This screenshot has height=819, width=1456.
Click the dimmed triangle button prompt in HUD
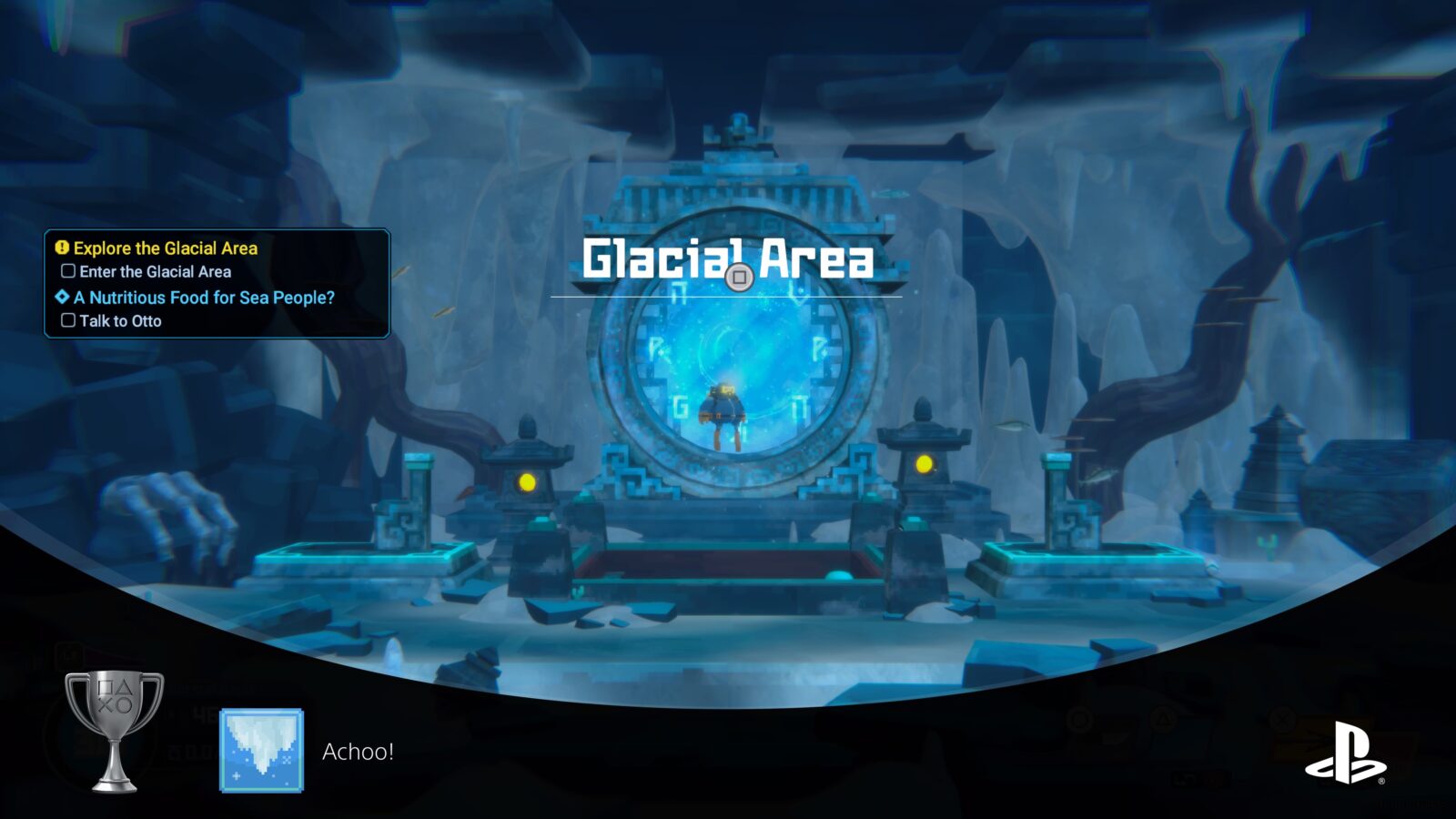click(x=1164, y=718)
